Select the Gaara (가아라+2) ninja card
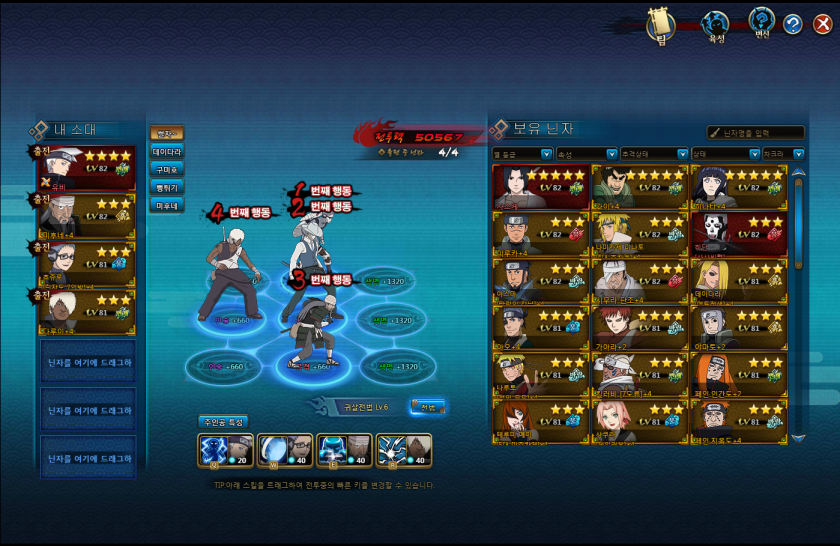 (639, 327)
